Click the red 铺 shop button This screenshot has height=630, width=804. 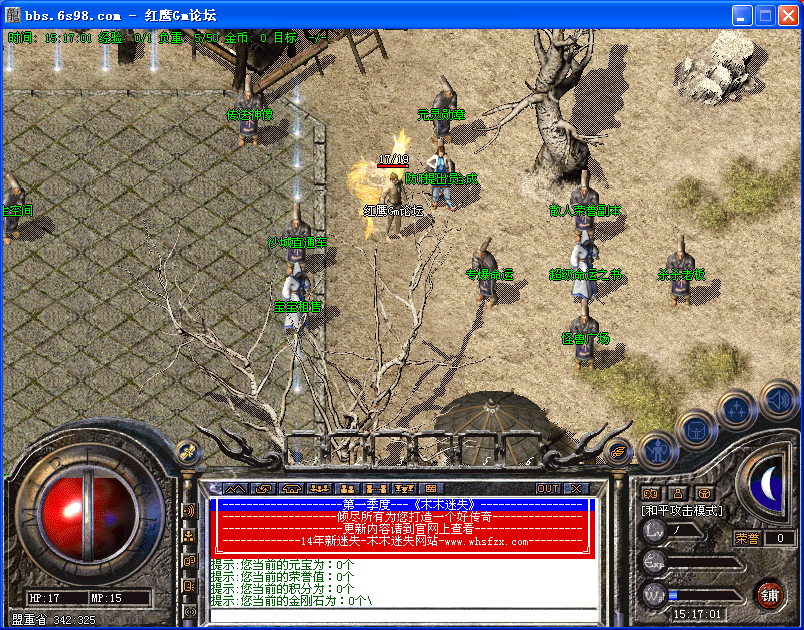pyautogui.click(x=768, y=594)
